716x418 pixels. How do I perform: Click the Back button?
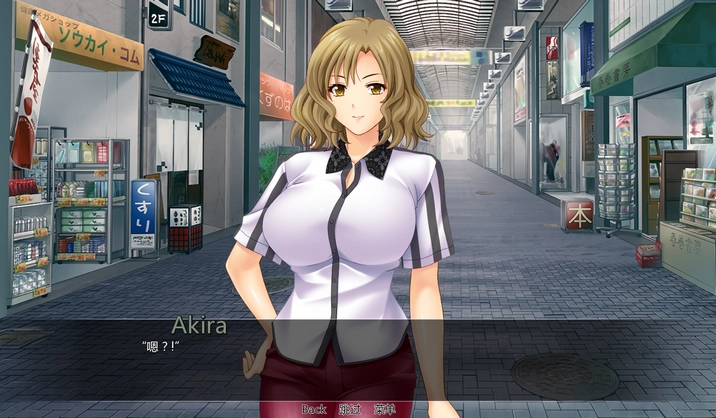tap(314, 409)
